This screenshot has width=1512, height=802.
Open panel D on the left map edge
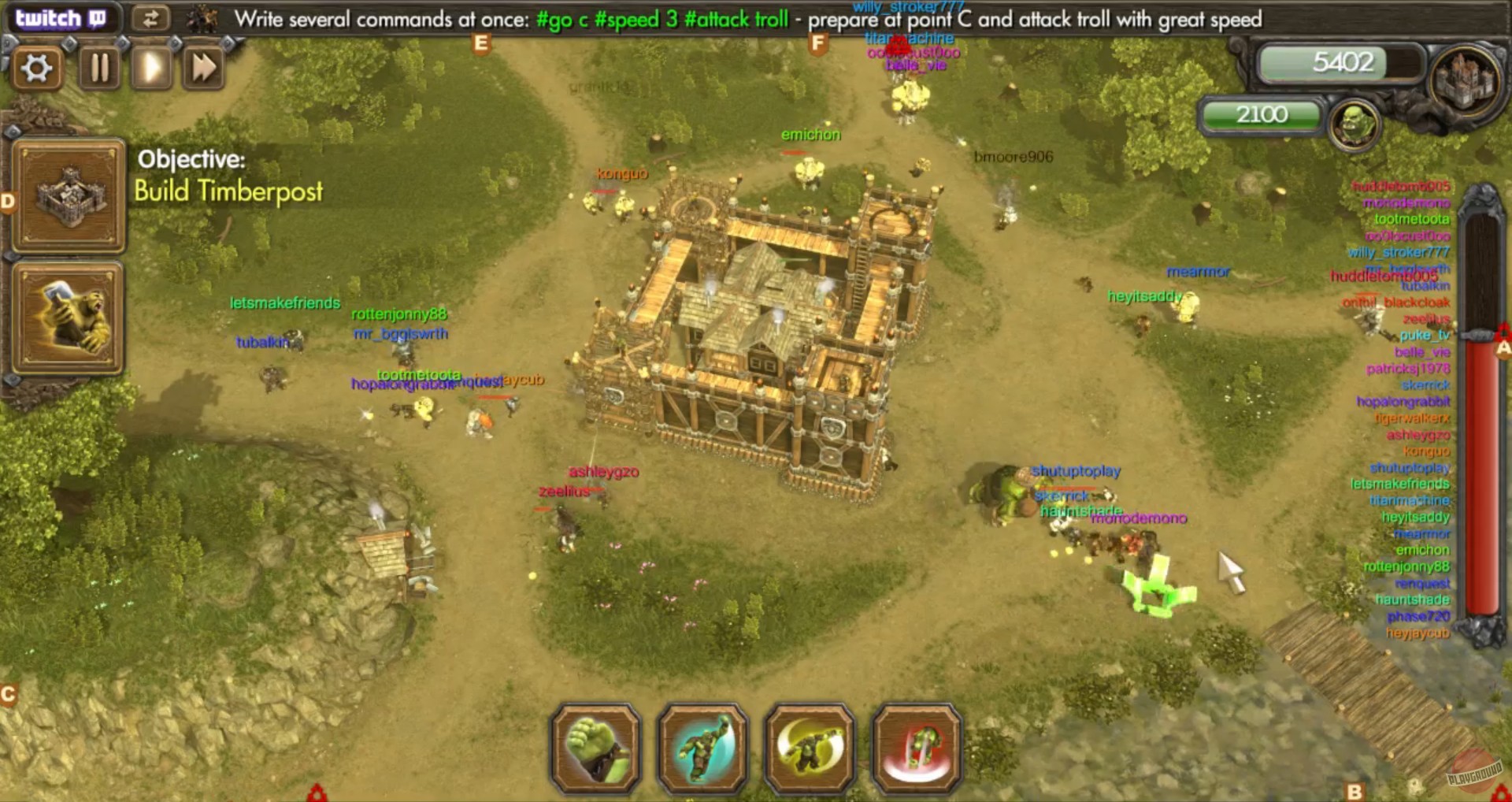click(9, 201)
